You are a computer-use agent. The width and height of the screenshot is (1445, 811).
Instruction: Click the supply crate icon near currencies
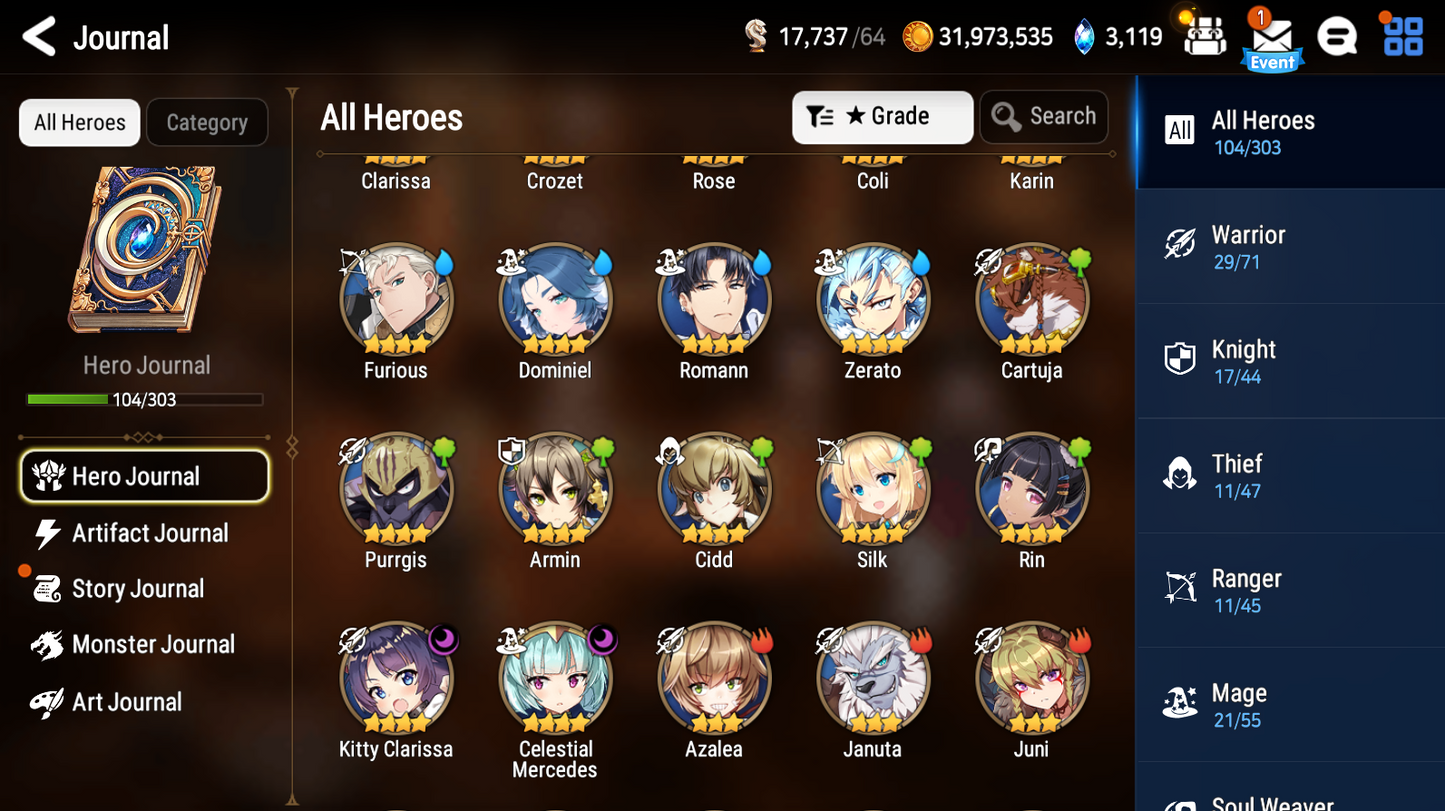pyautogui.click(x=1203, y=36)
